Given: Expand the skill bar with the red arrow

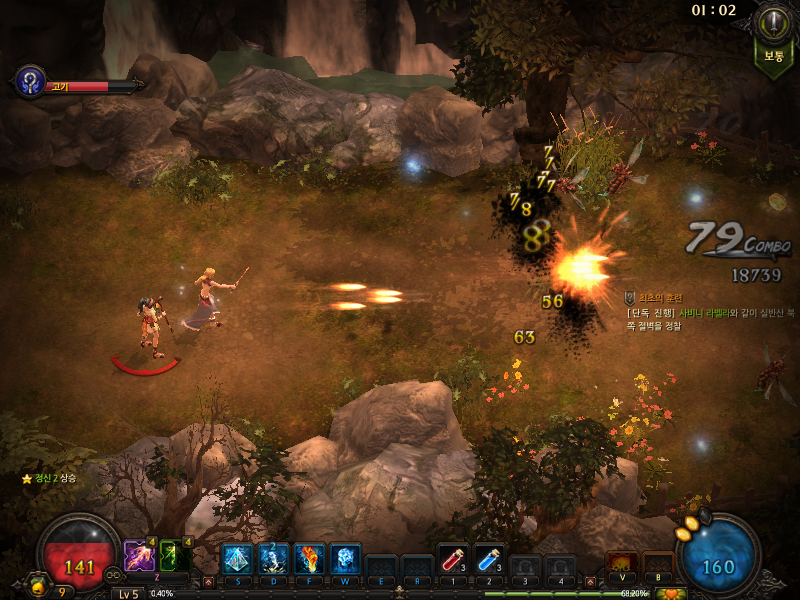Looking at the screenshot, I should (208, 582).
